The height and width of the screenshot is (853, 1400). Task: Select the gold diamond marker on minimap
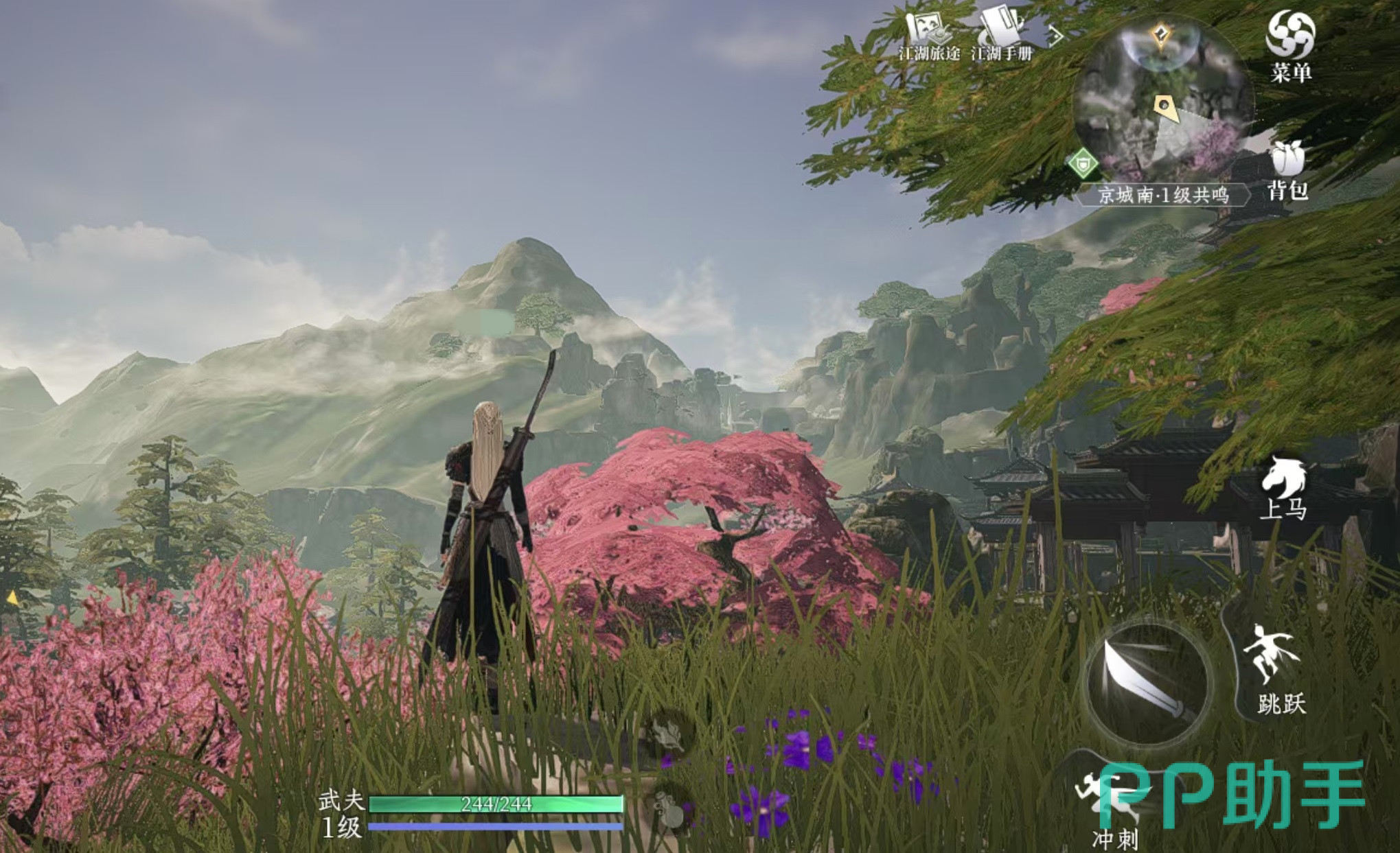[x=1160, y=34]
